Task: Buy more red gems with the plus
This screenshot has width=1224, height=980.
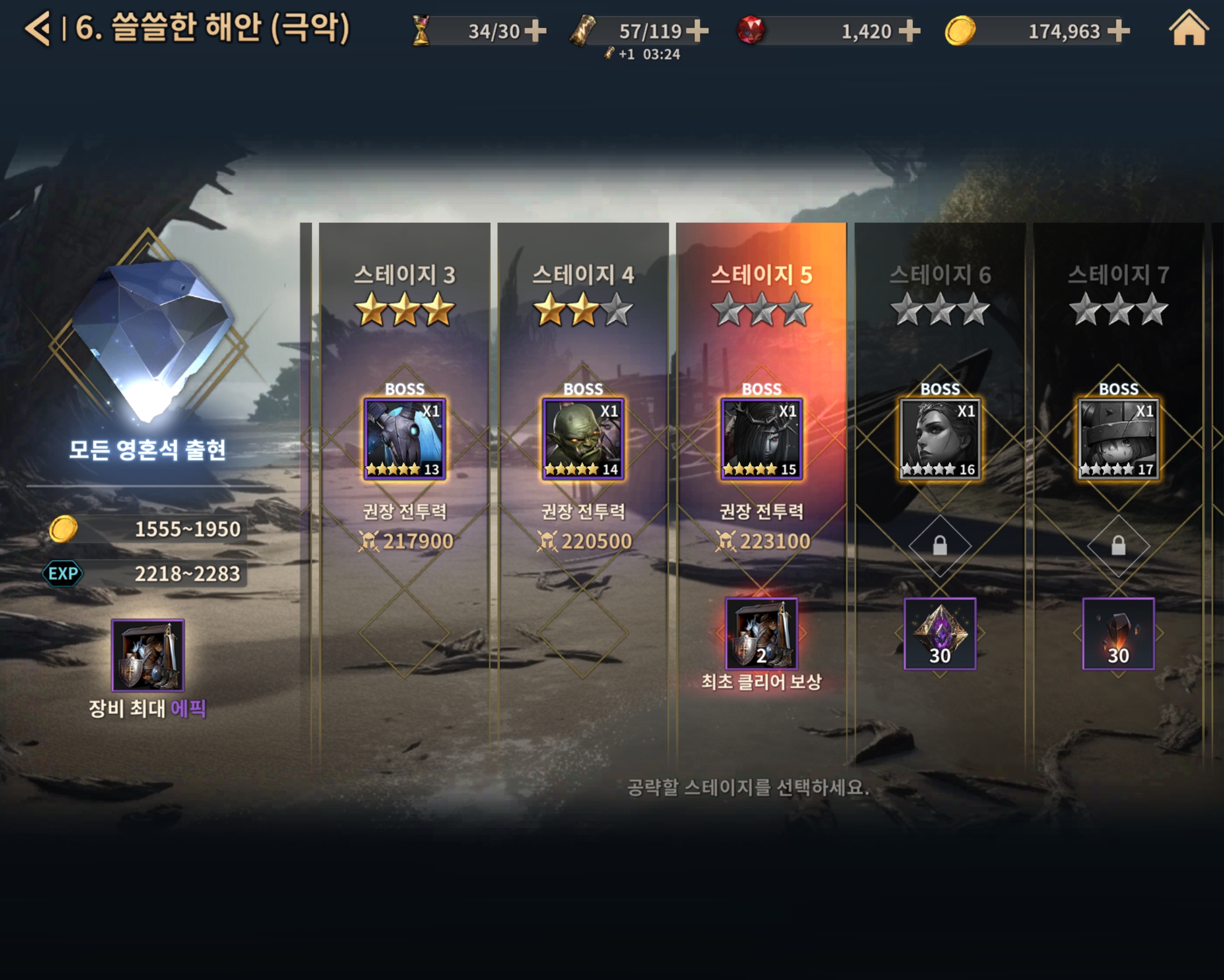Action: (910, 31)
